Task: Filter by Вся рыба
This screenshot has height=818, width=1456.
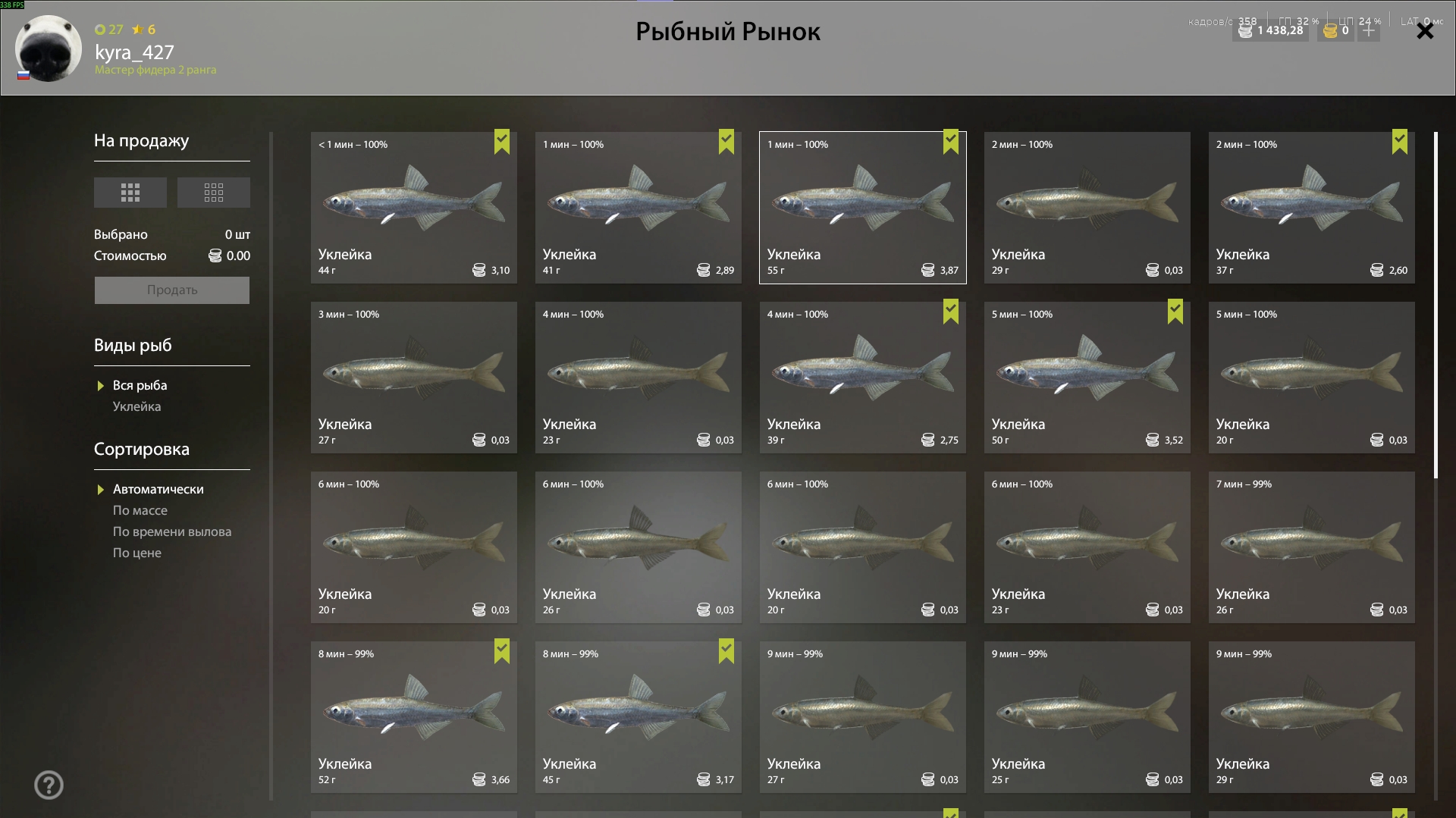Action: coord(140,385)
